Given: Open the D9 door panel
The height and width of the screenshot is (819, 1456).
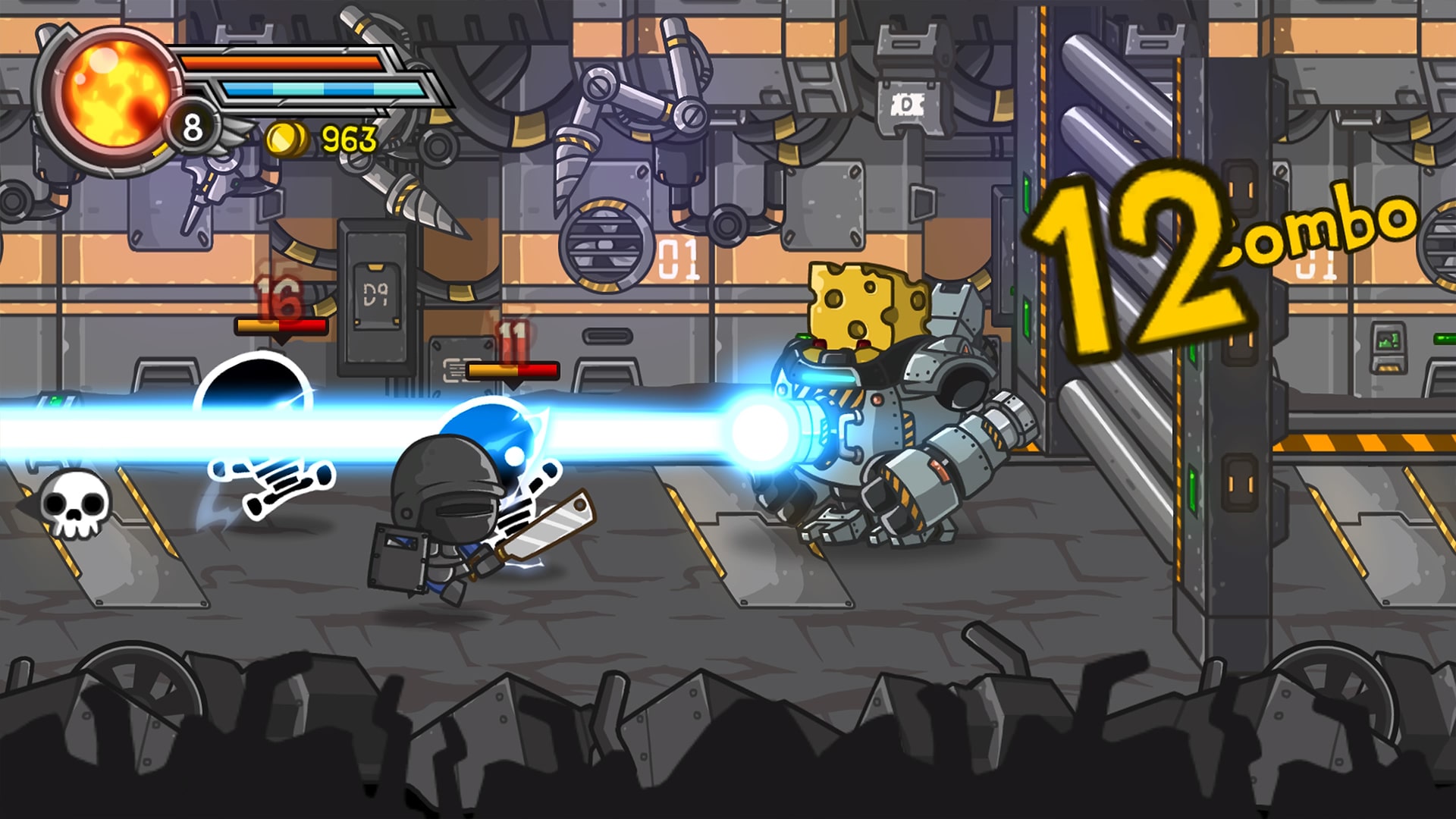Looking at the screenshot, I should pos(377,296).
